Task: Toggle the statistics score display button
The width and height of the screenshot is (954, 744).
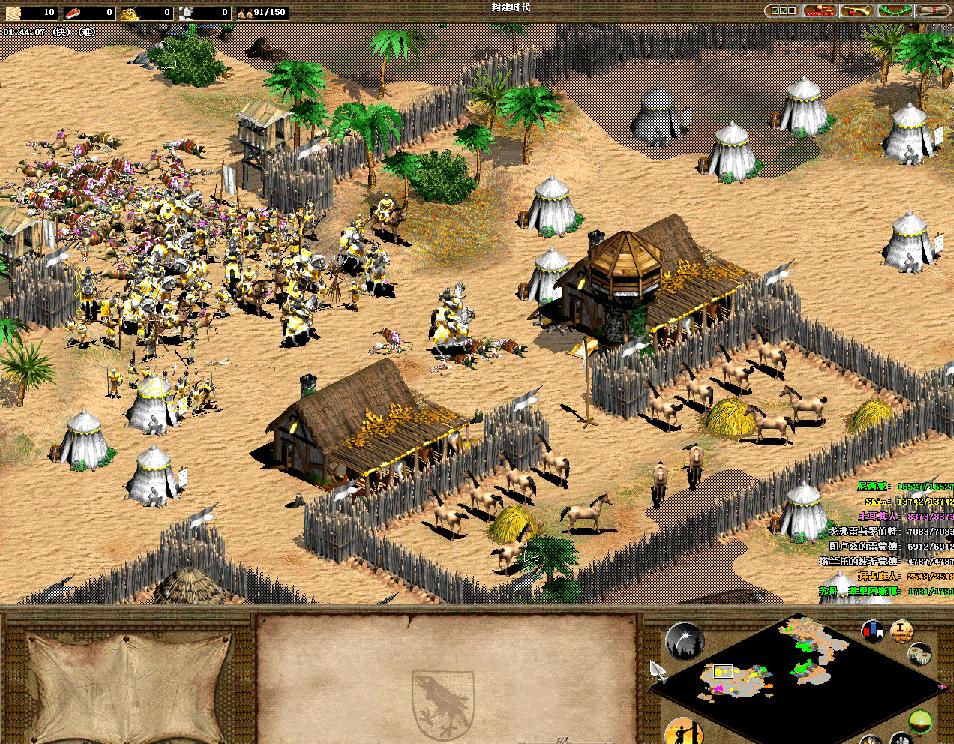Action: tap(902, 630)
